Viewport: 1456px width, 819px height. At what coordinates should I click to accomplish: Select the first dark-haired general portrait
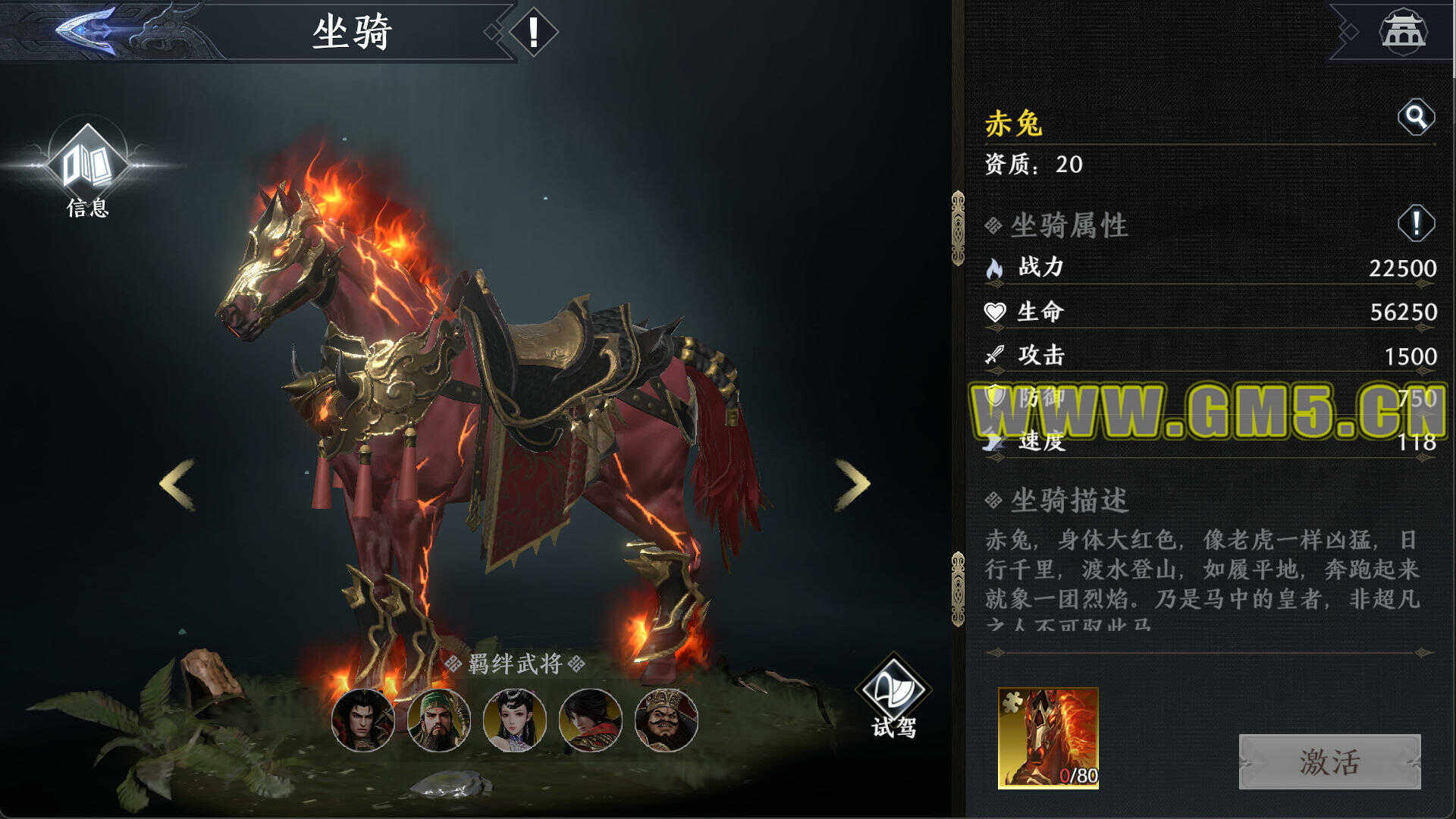pyautogui.click(x=362, y=720)
